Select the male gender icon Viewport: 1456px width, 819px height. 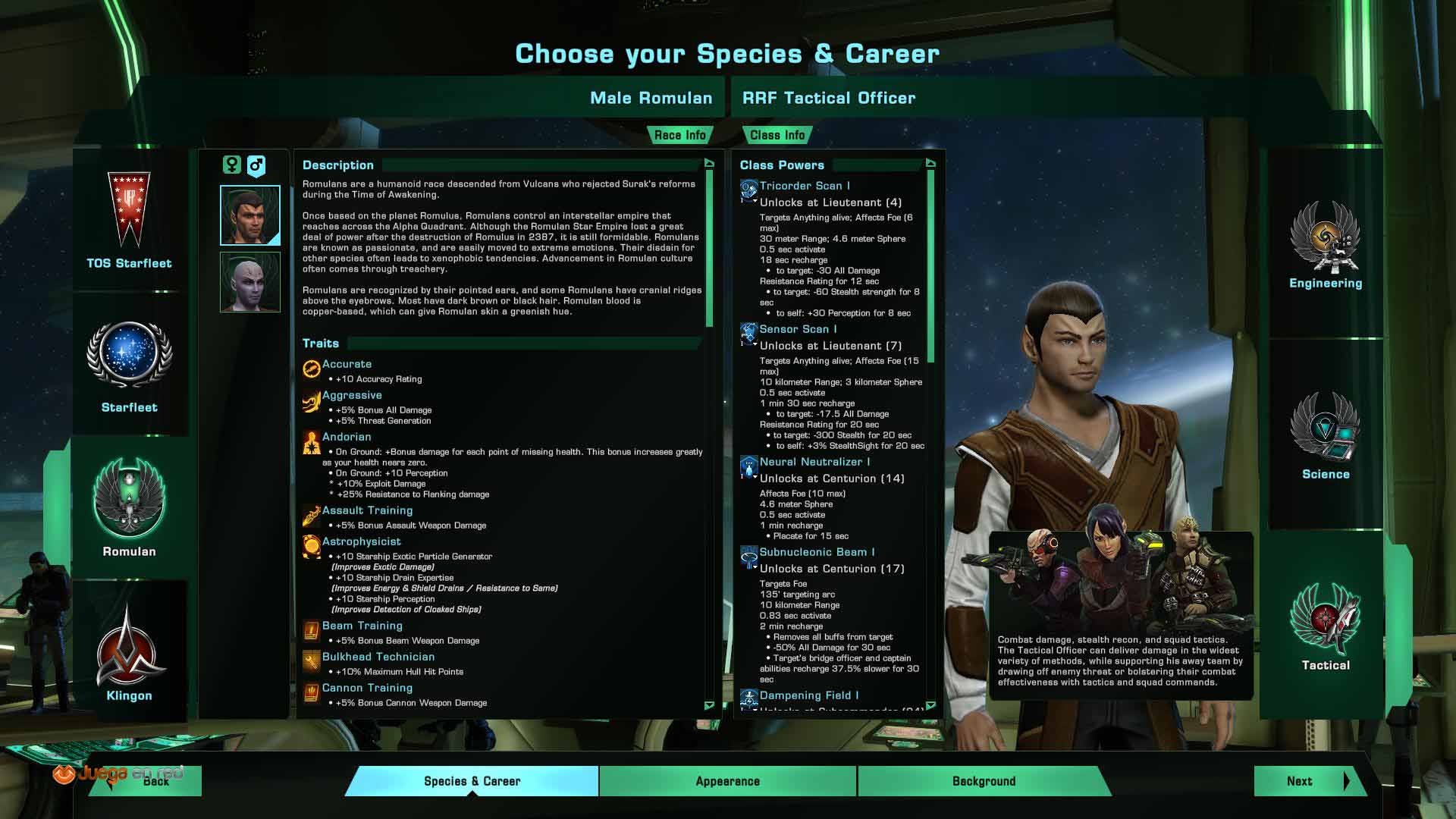point(256,165)
